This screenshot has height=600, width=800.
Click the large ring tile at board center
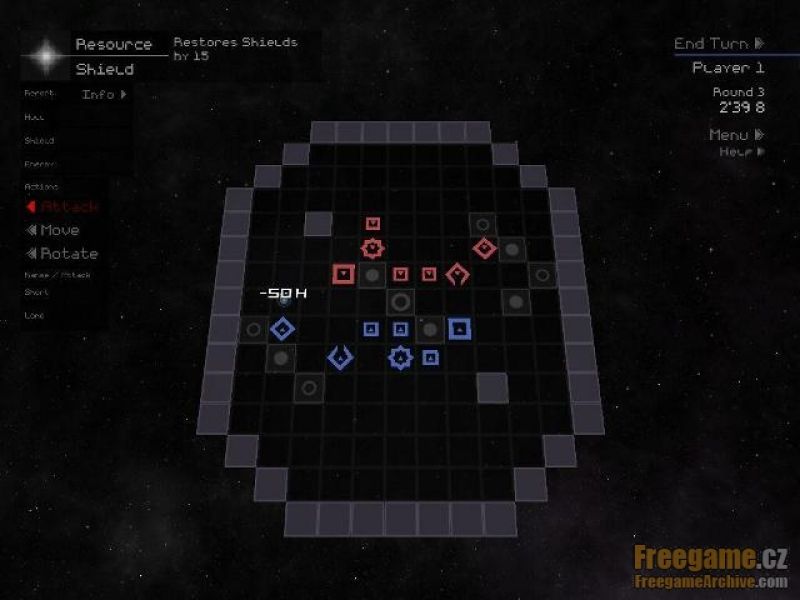tap(401, 301)
